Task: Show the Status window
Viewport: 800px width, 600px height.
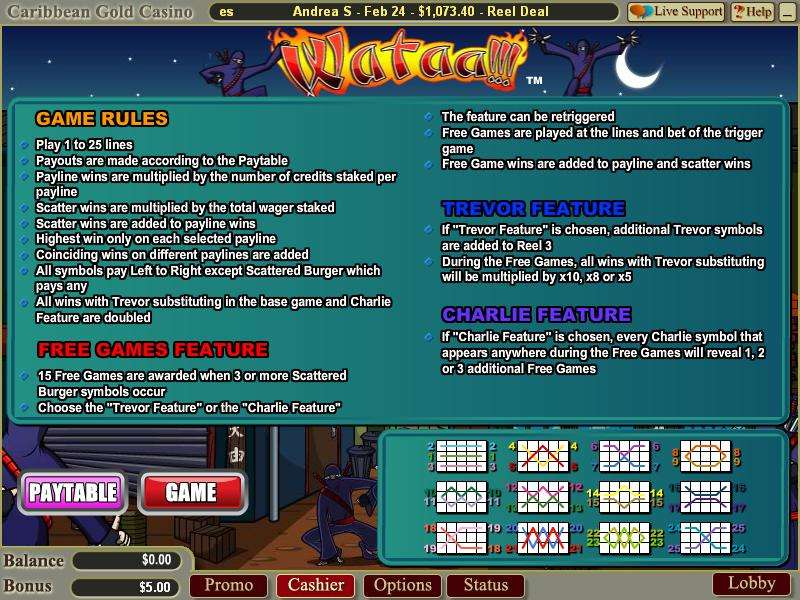Action: tap(486, 585)
